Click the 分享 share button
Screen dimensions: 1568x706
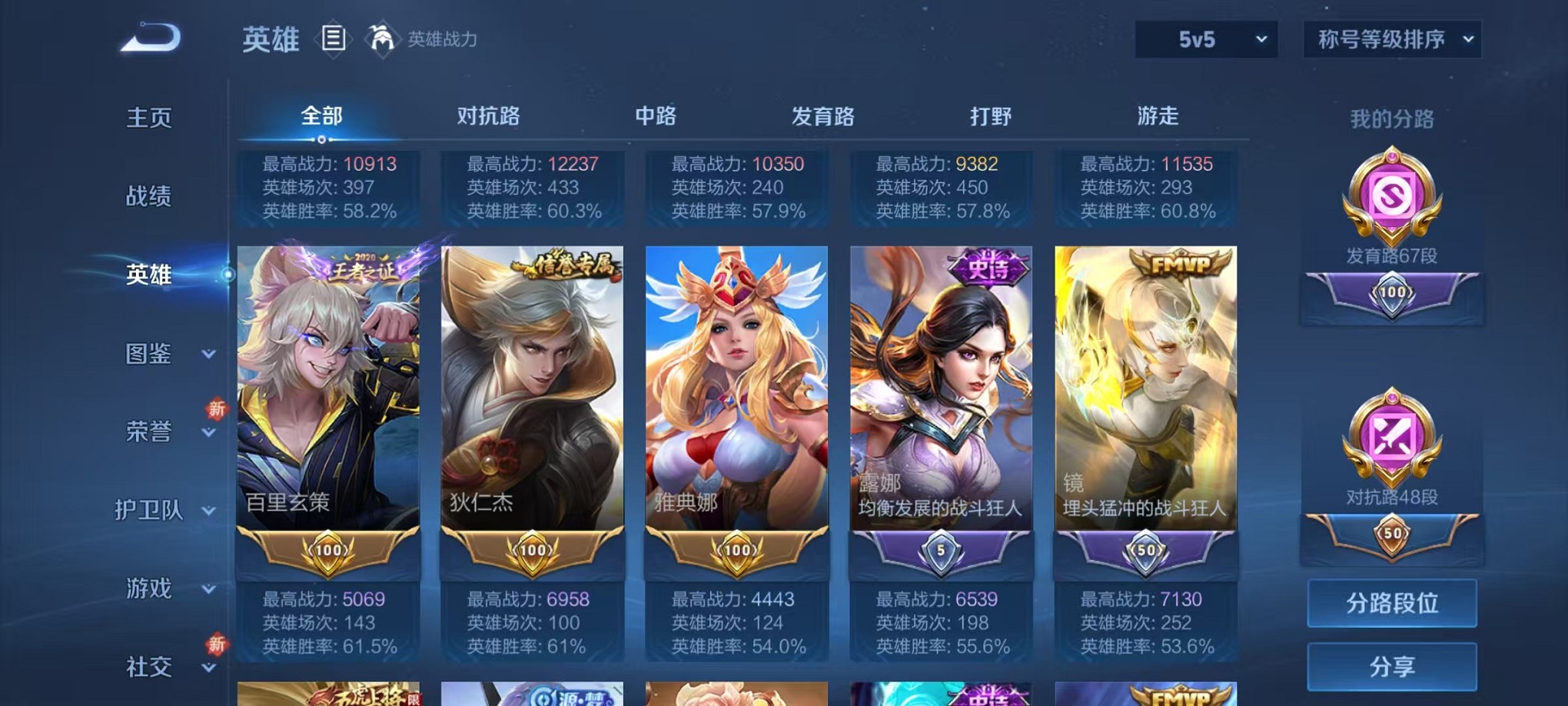click(1392, 666)
